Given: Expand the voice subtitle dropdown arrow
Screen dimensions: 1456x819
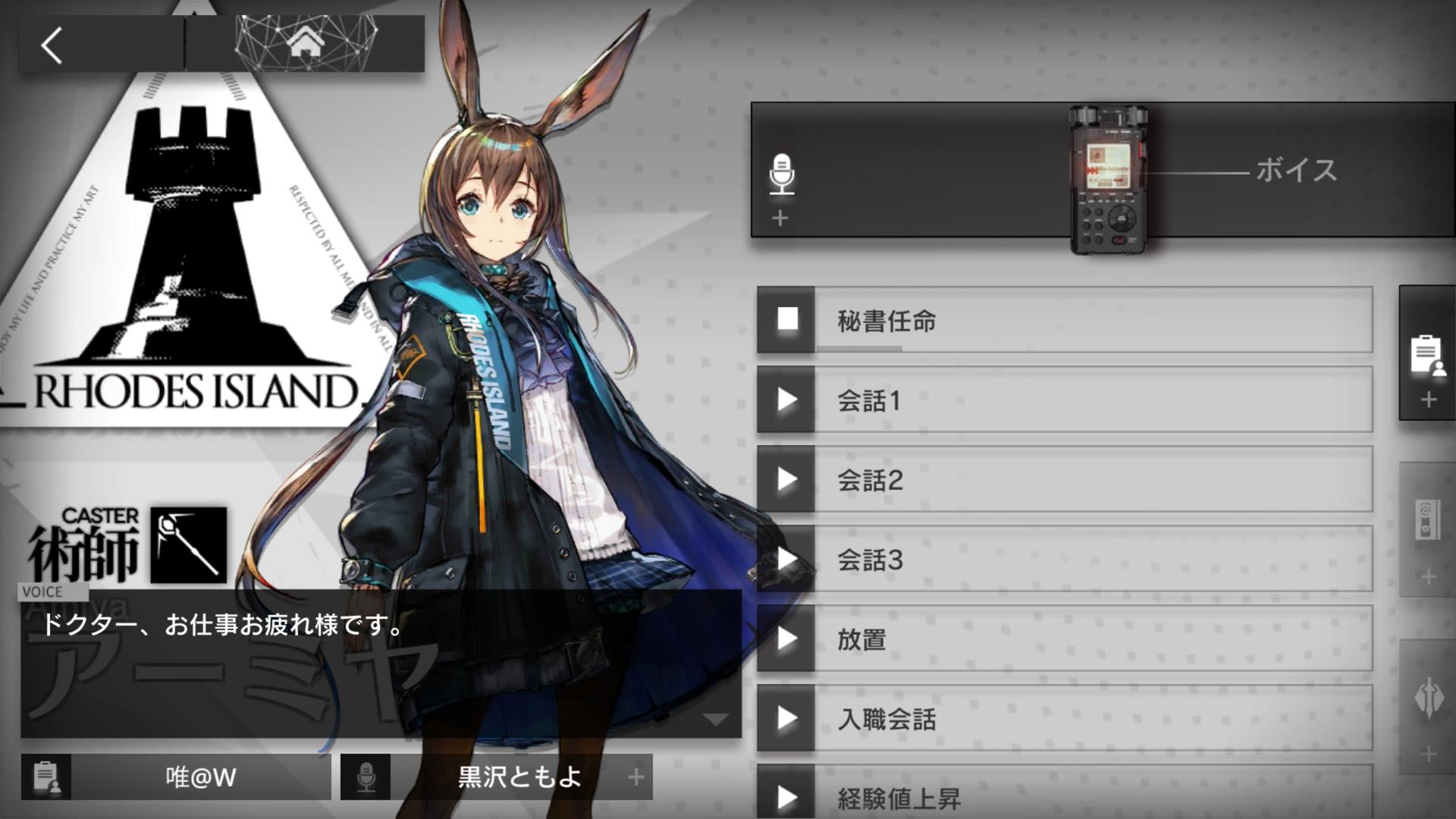Looking at the screenshot, I should pos(715,720).
